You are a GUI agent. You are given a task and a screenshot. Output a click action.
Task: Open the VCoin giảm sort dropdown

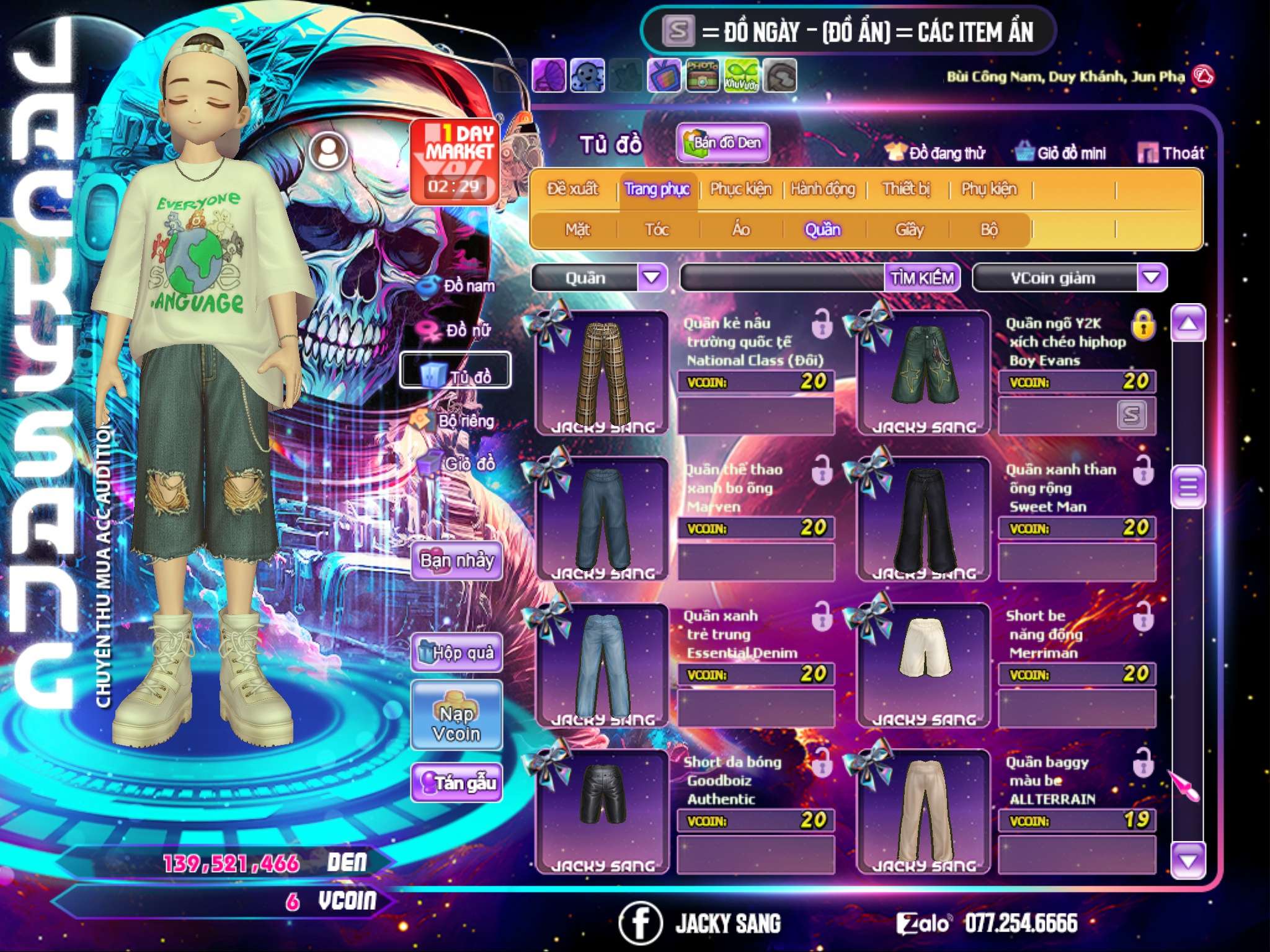pos(1152,277)
